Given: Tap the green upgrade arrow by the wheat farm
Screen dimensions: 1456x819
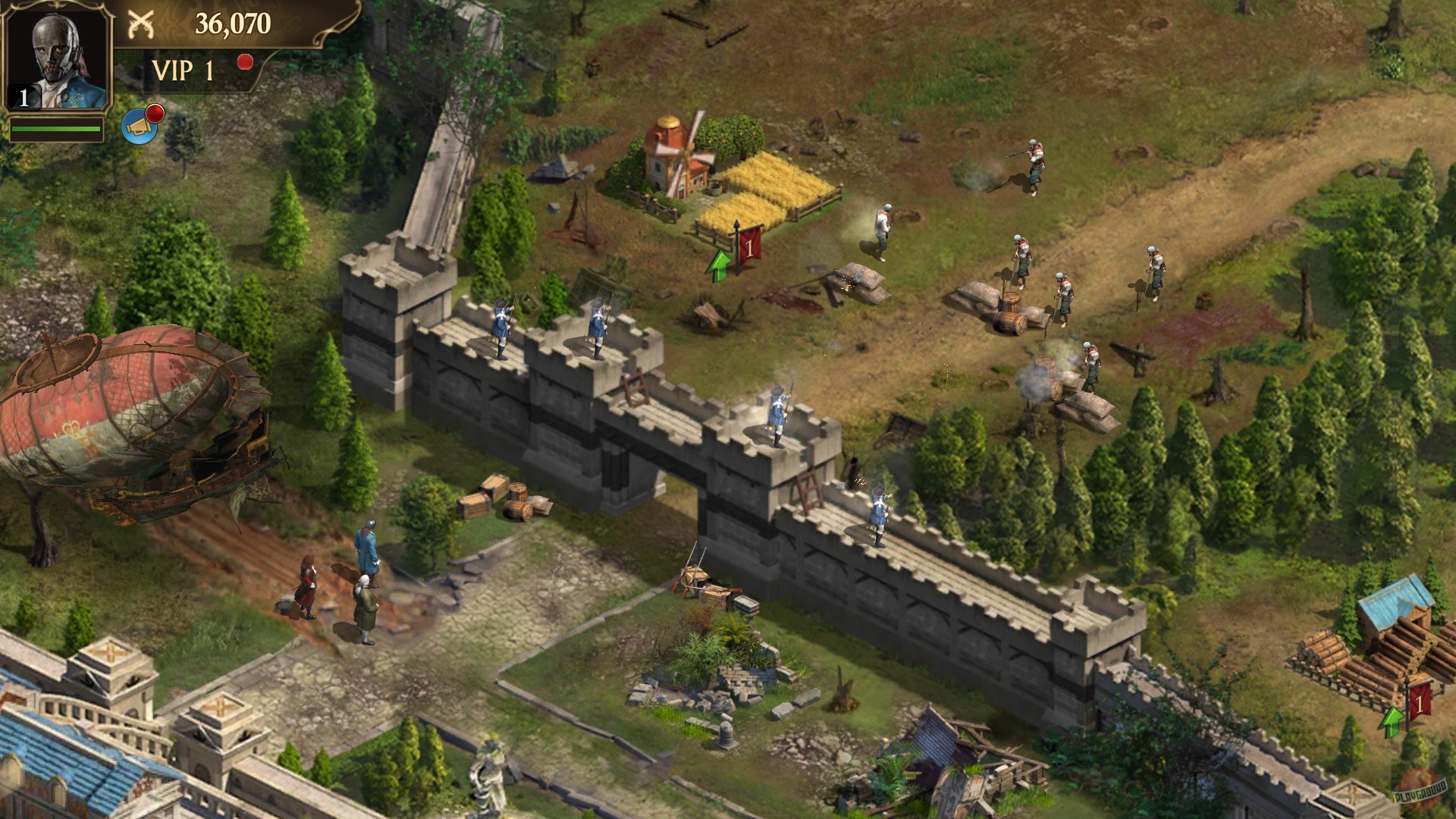Looking at the screenshot, I should [x=718, y=264].
